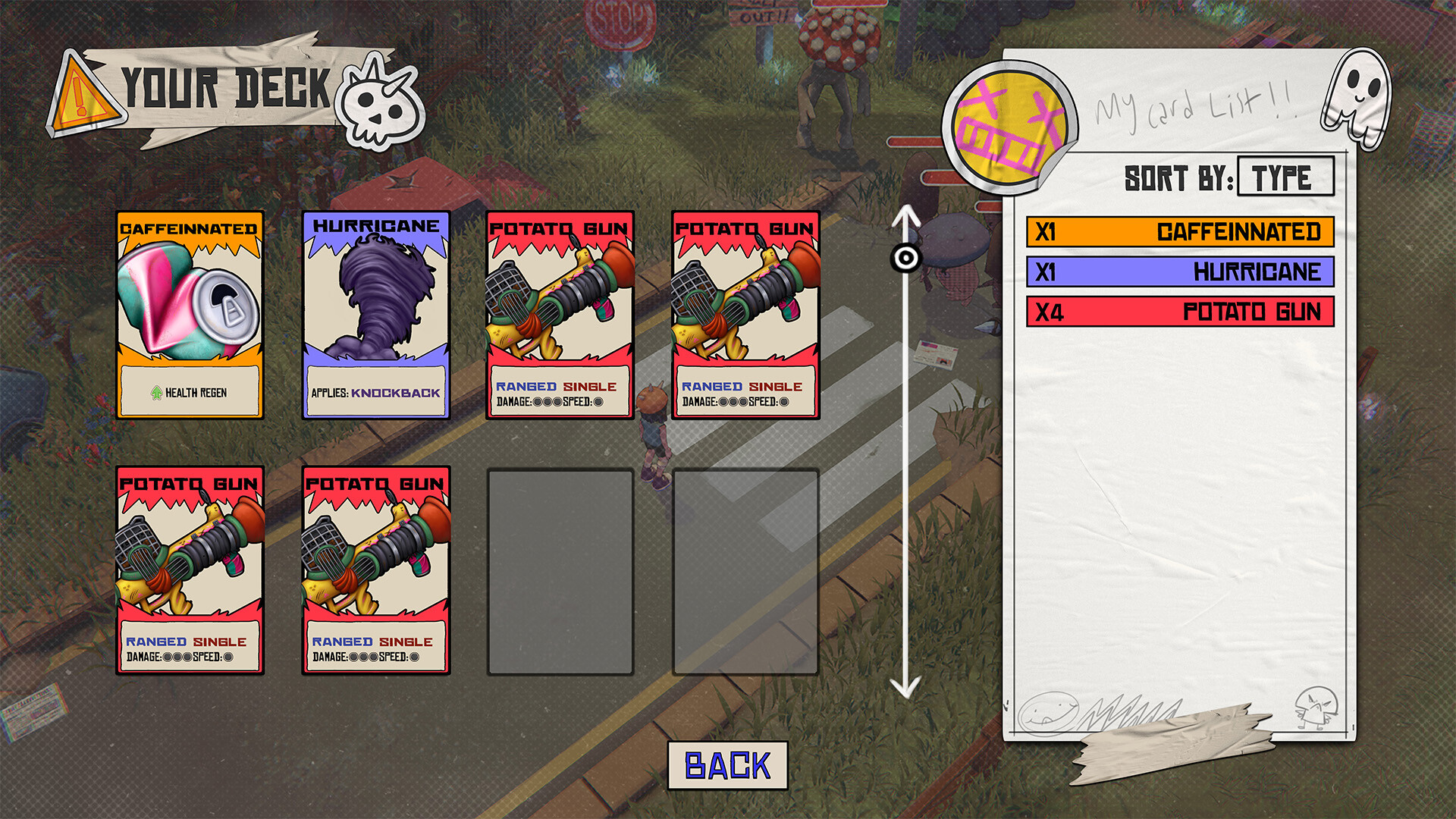Select the X1 Caffeinnated list entry
The image size is (1456, 819).
(x=1181, y=233)
